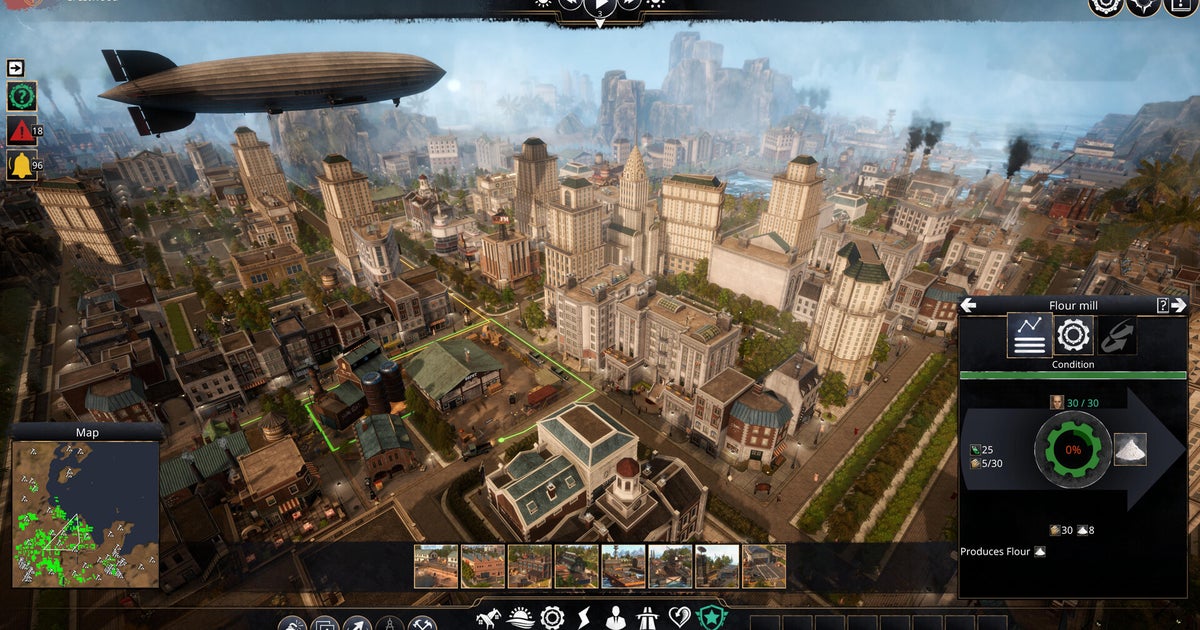This screenshot has width=1200, height=630.
Task: Open the lightning bolt power category
Action: coord(583,618)
